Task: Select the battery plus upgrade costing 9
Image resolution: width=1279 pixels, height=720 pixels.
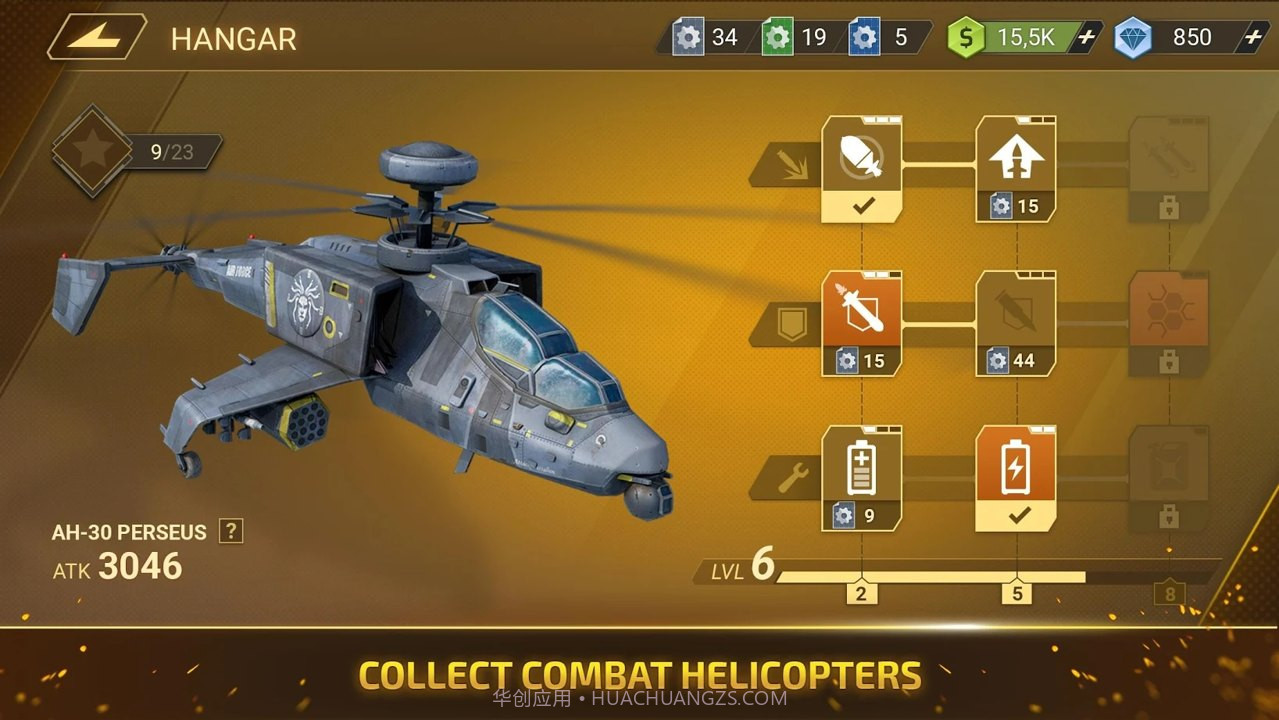Action: point(861,477)
